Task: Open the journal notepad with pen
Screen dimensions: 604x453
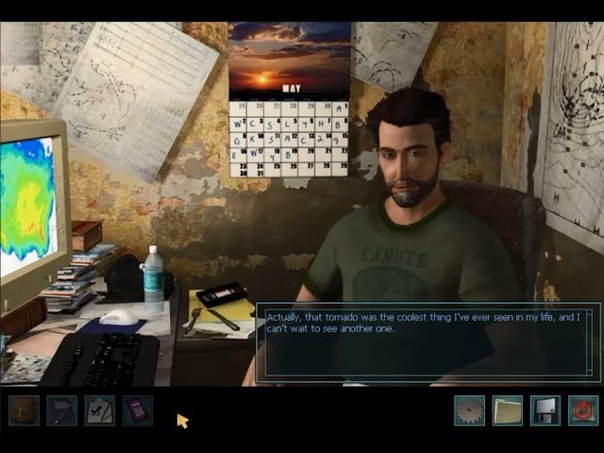Action: [x=62, y=410]
